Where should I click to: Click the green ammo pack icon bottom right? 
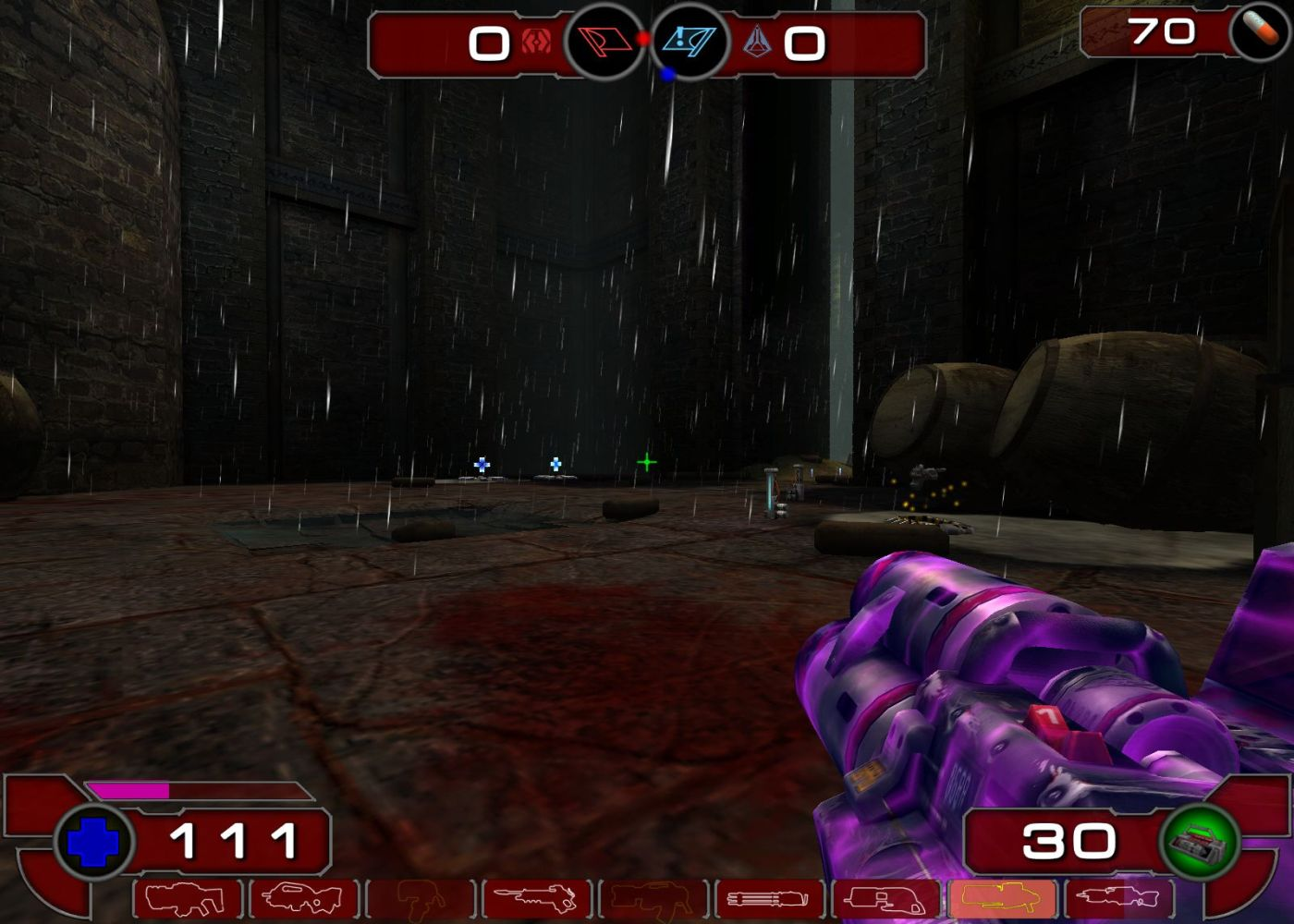[1202, 841]
